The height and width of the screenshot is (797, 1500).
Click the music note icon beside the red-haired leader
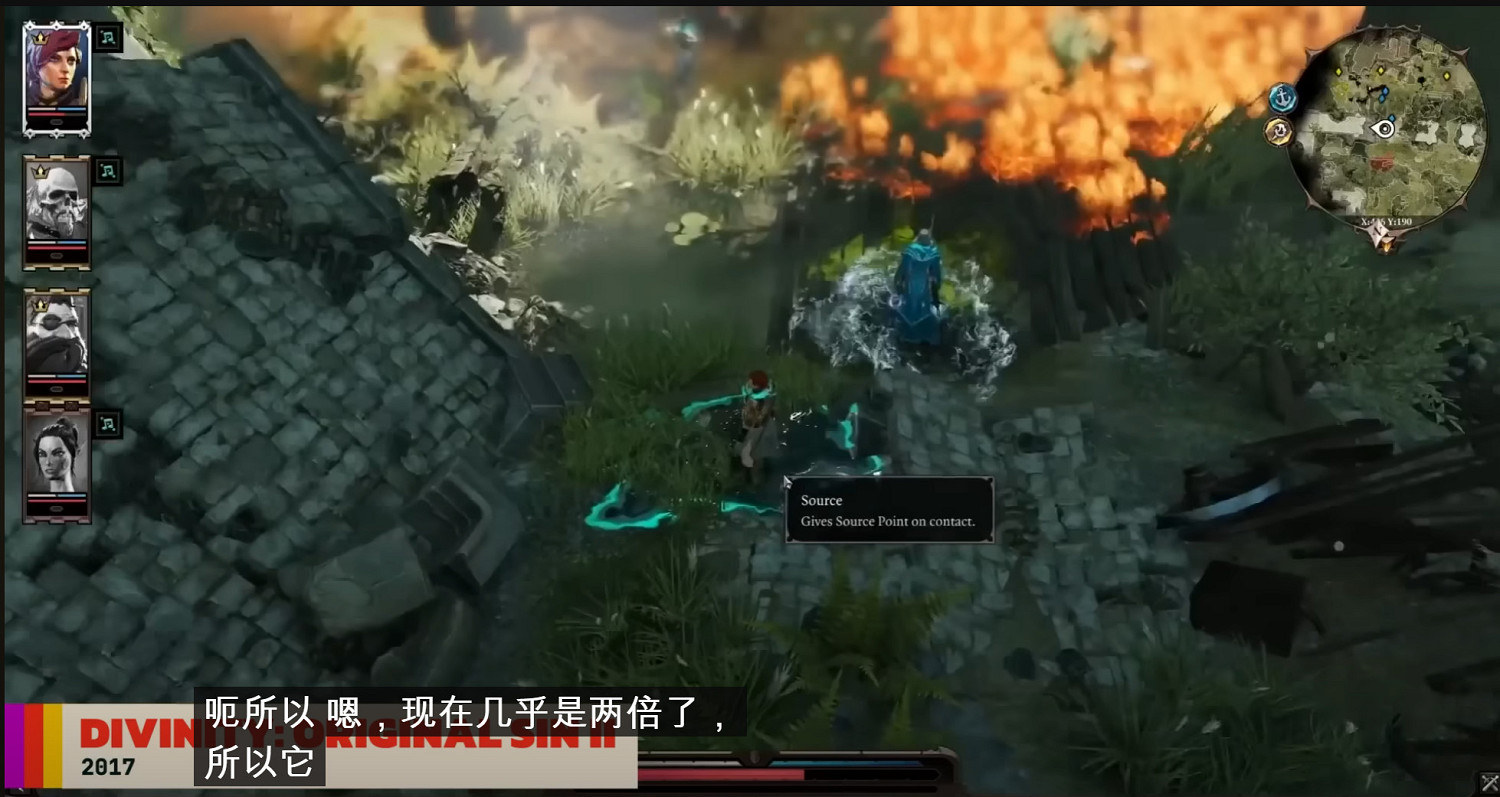pos(107,37)
